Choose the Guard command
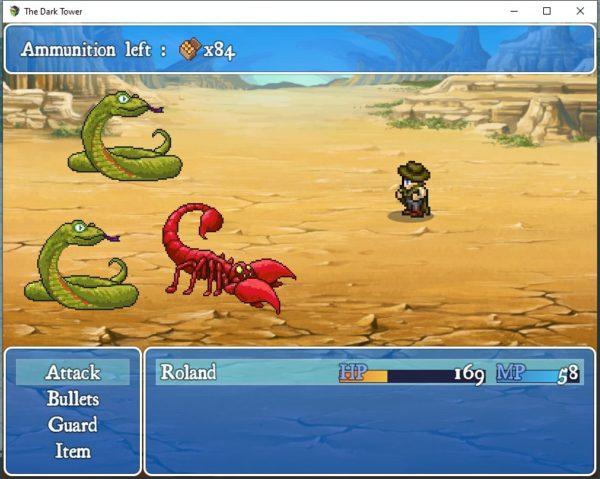Viewport: 600px width, 479px height. click(x=73, y=424)
